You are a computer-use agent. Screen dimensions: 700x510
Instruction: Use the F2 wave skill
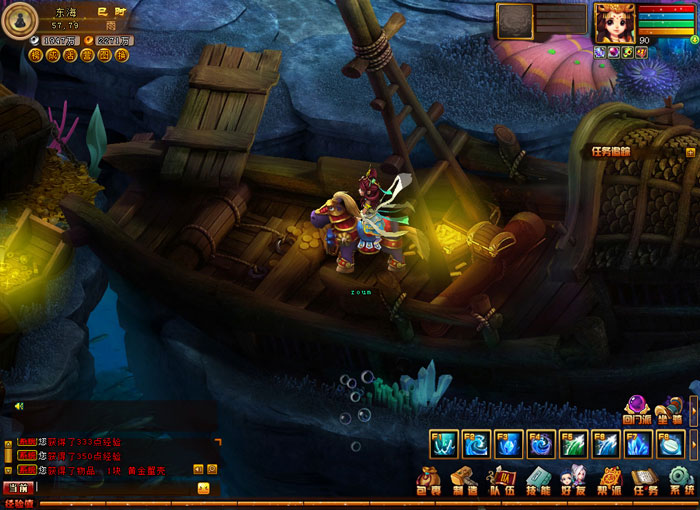pos(476,443)
